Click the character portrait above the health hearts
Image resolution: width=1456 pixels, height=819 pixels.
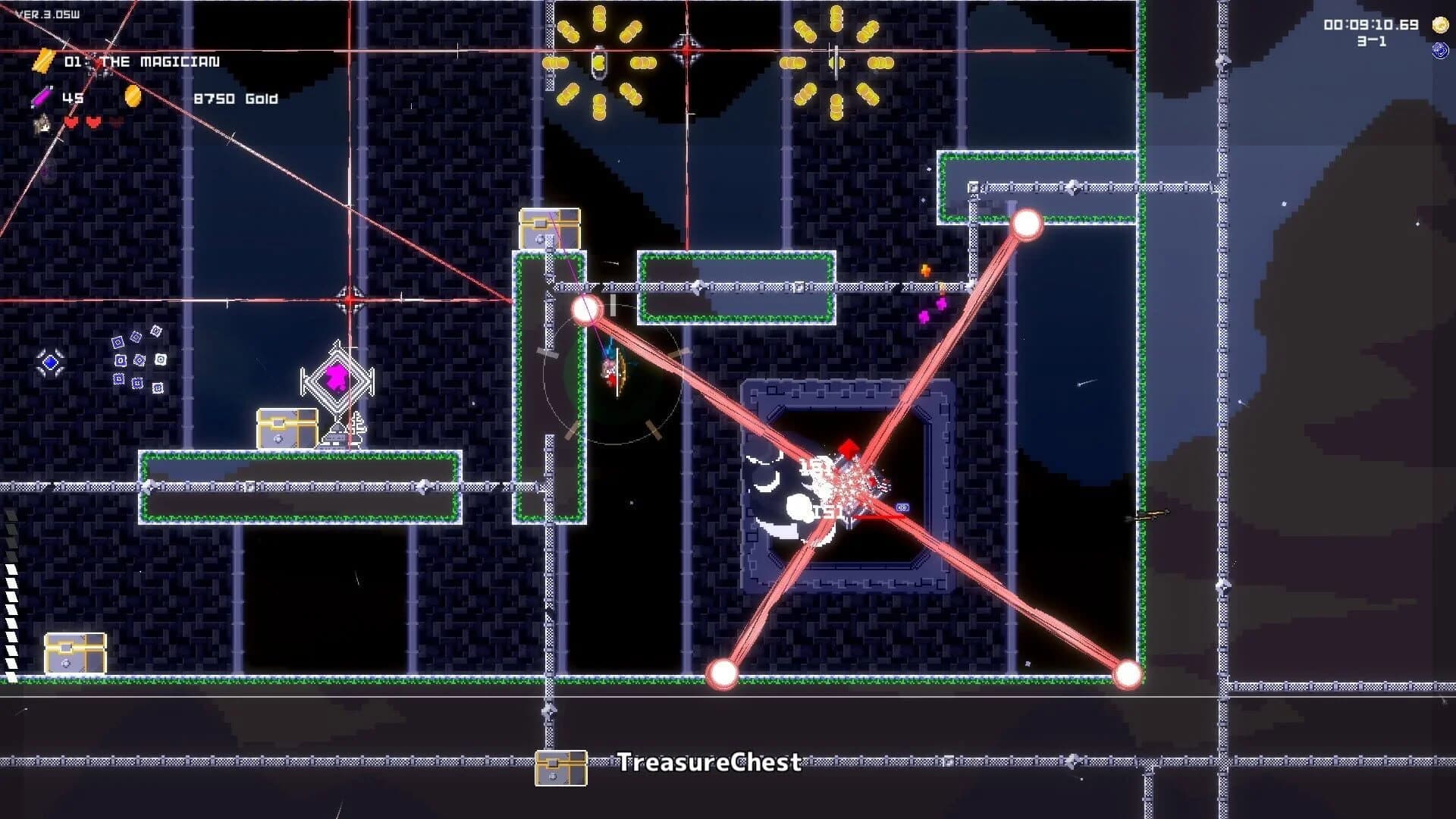point(41,125)
